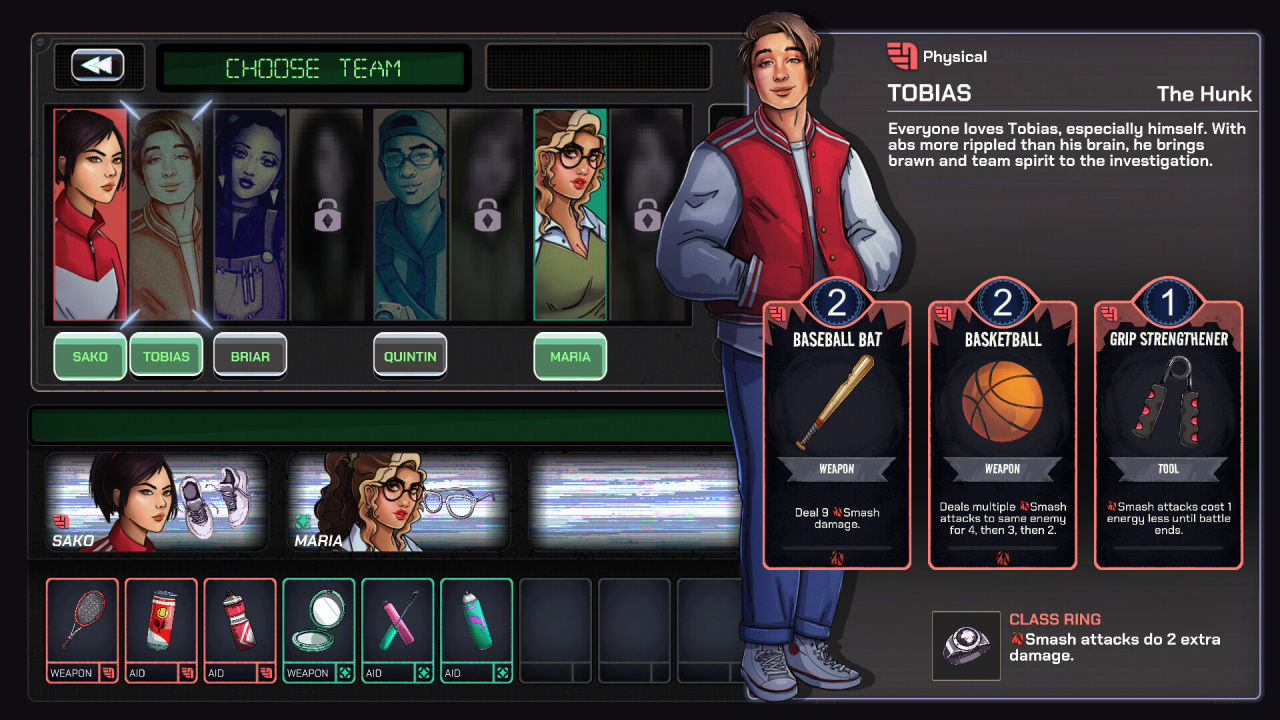The width and height of the screenshot is (1280, 720).
Task: Click the TOBIAS name button
Action: [x=166, y=357]
